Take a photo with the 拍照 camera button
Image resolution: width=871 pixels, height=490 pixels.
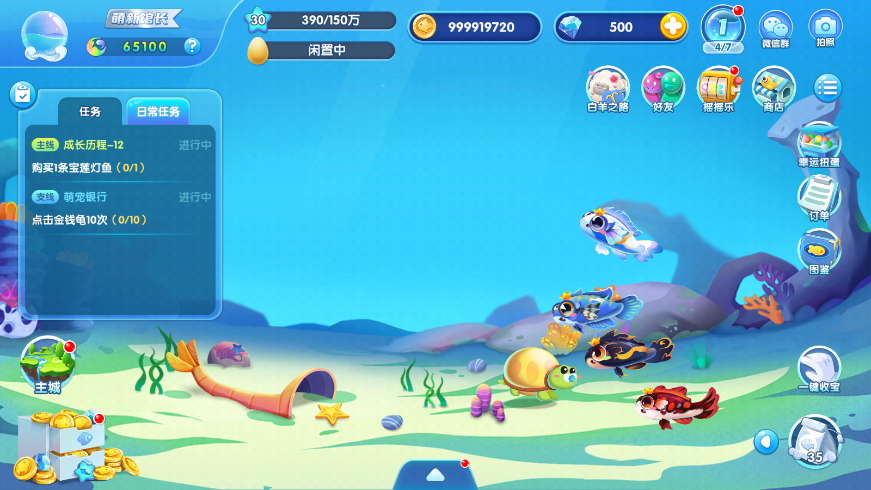(x=825, y=27)
